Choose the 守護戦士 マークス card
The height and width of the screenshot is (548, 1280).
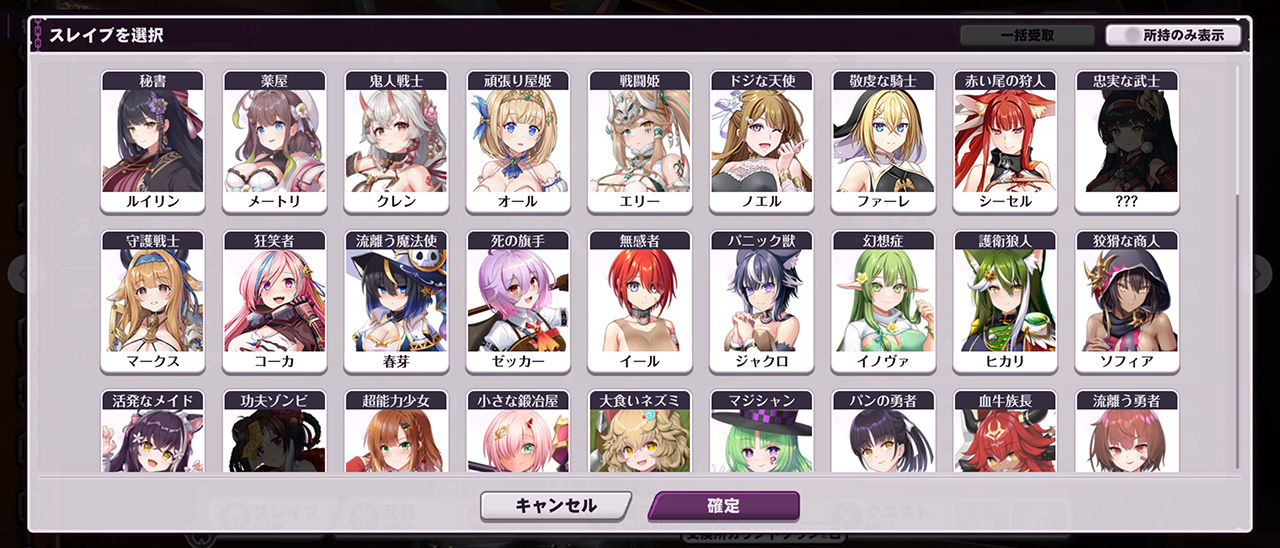coord(153,301)
